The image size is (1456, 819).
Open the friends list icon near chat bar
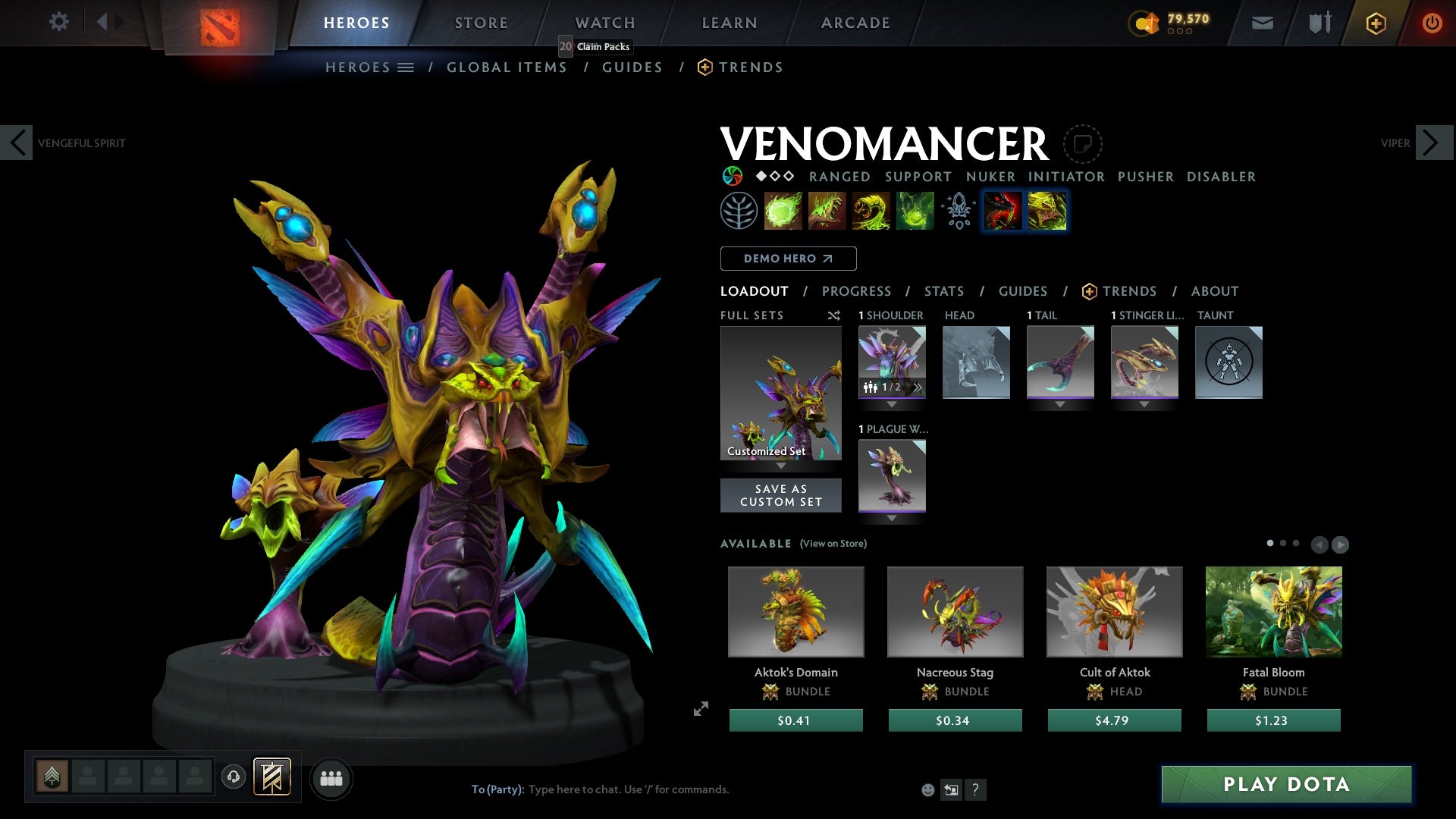pos(331,778)
